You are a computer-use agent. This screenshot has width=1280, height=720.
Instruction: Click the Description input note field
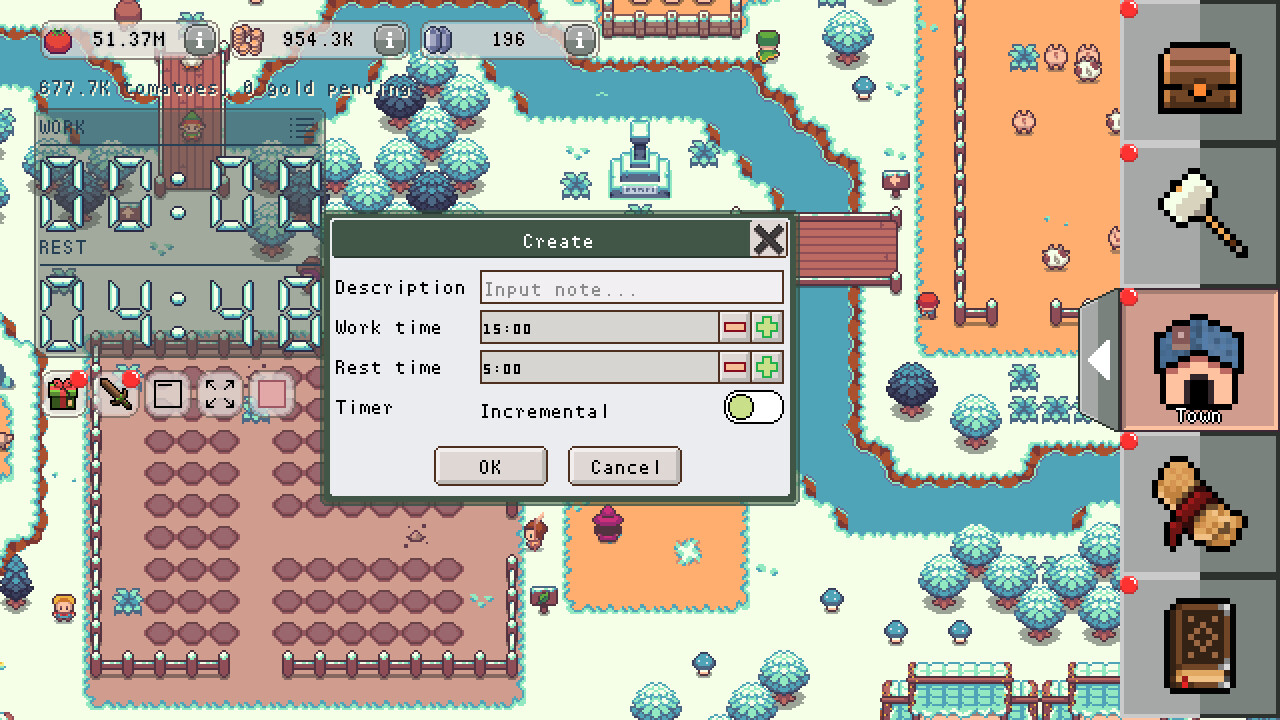click(x=632, y=288)
